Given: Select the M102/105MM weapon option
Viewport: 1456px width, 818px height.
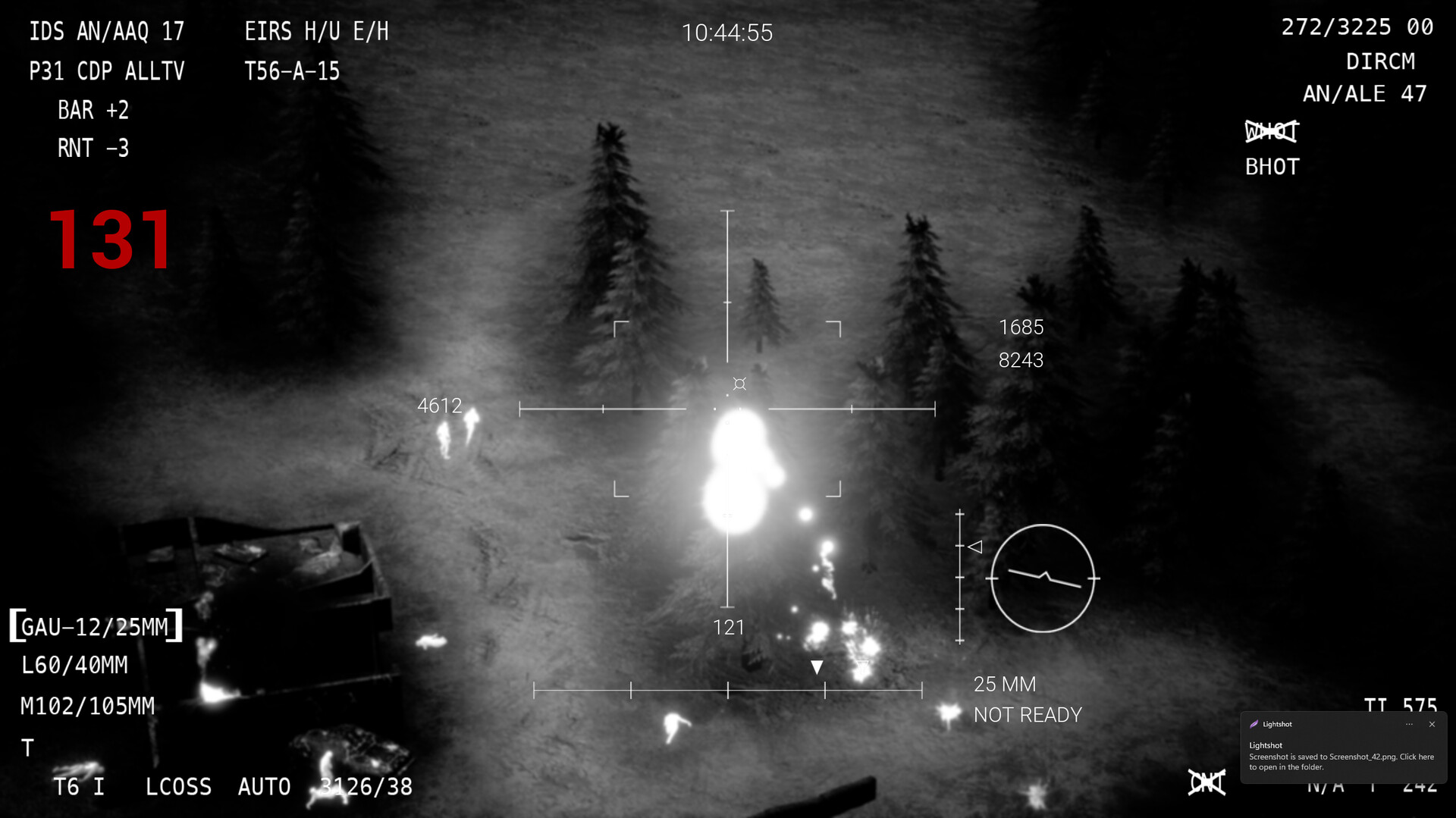Looking at the screenshot, I should point(86,705).
